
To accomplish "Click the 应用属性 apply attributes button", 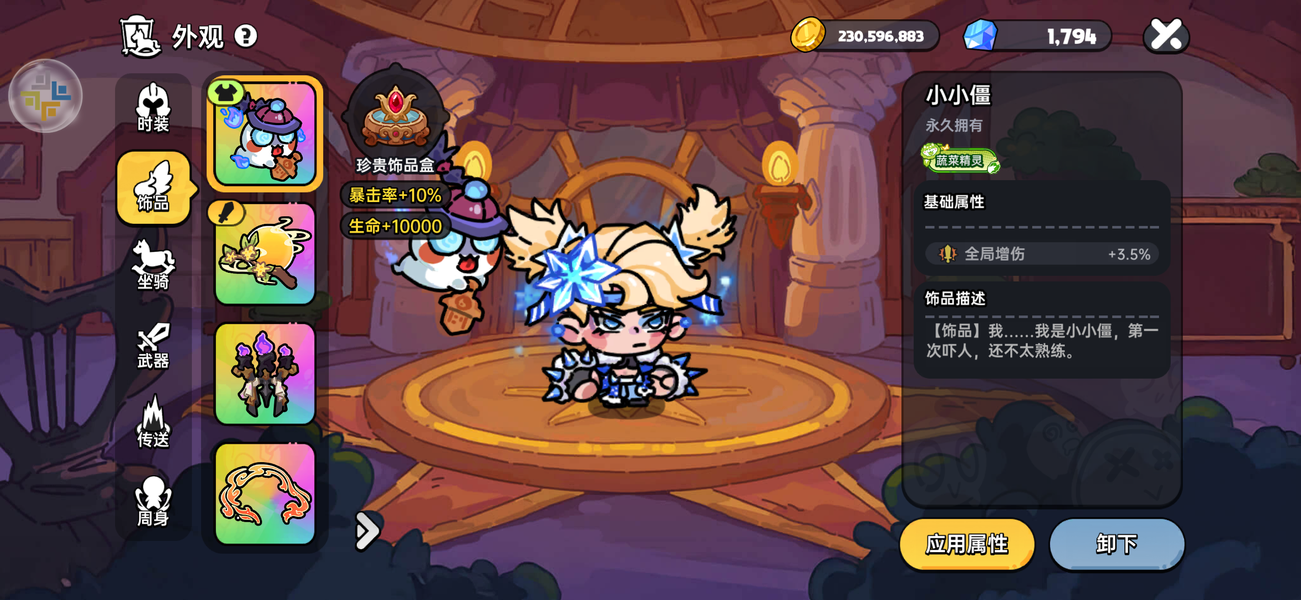I will click(x=966, y=544).
